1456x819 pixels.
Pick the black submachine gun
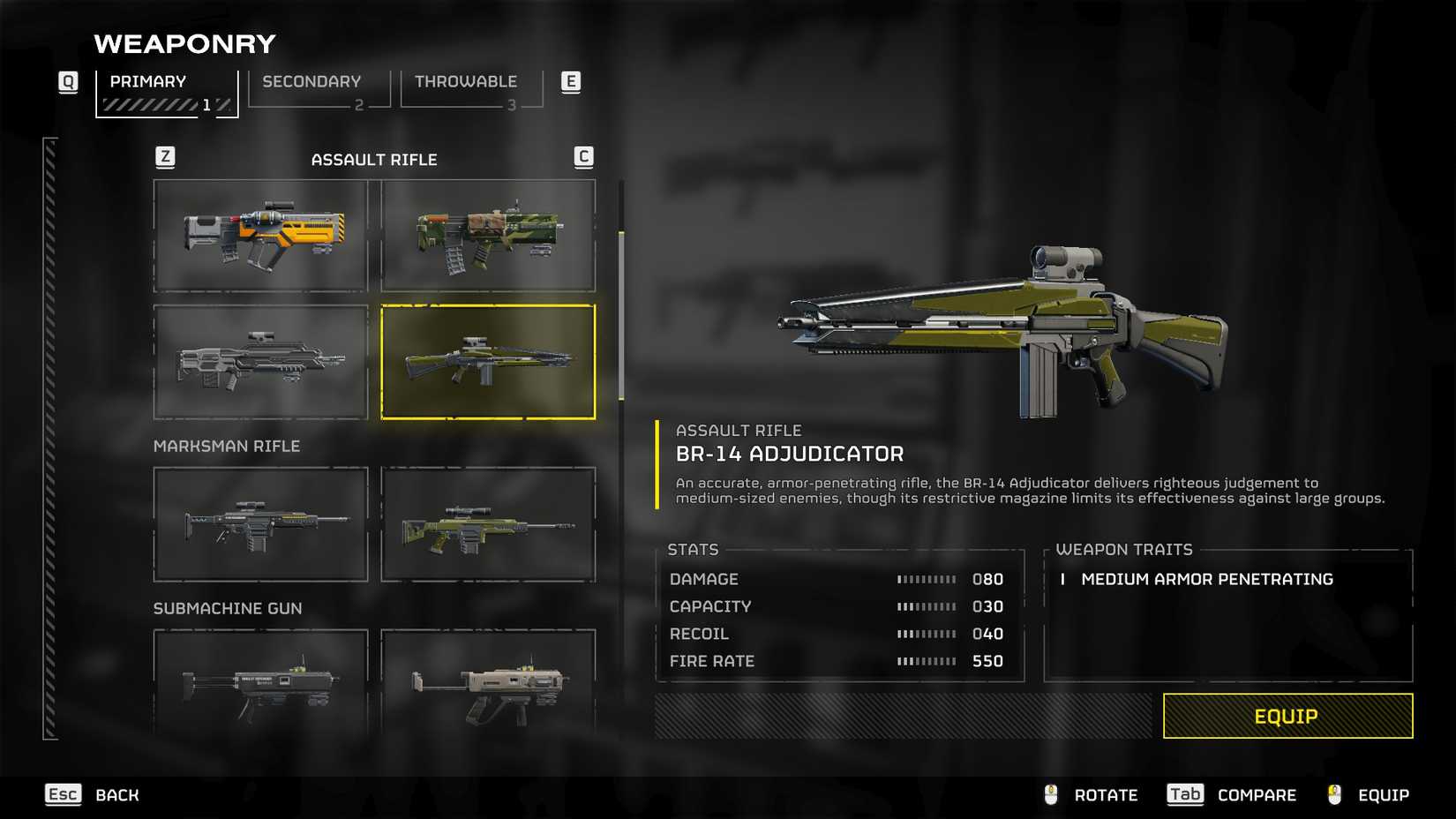pos(260,683)
